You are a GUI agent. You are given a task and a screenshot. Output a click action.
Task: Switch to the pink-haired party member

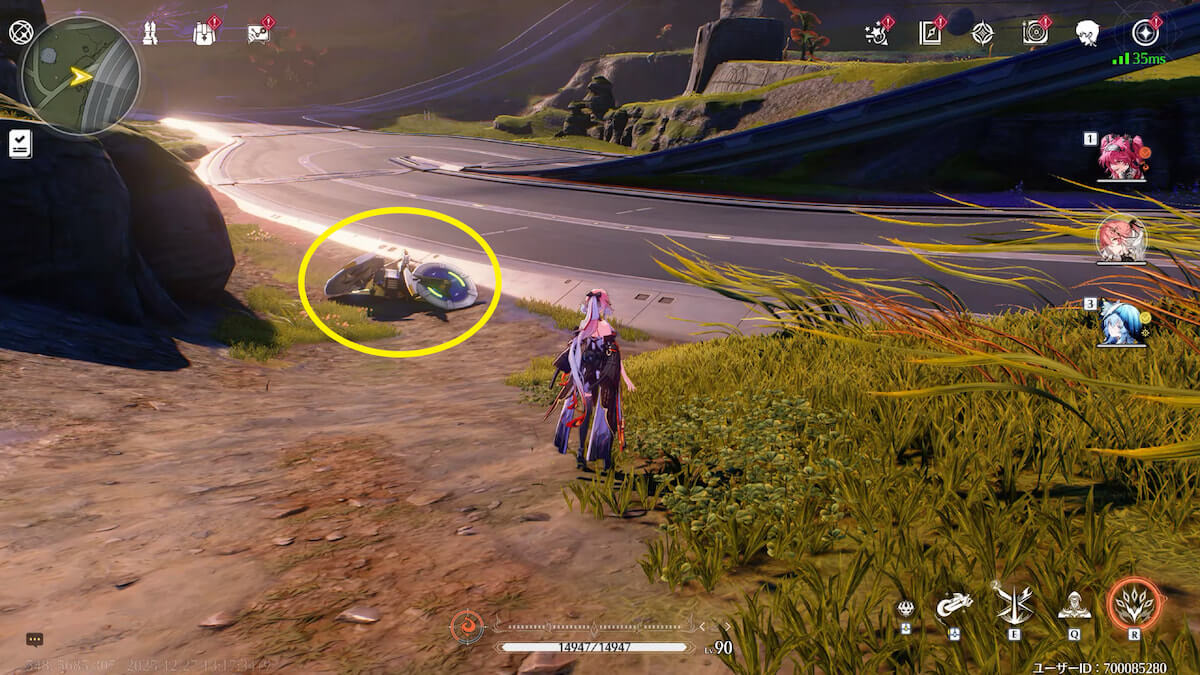point(1122,157)
